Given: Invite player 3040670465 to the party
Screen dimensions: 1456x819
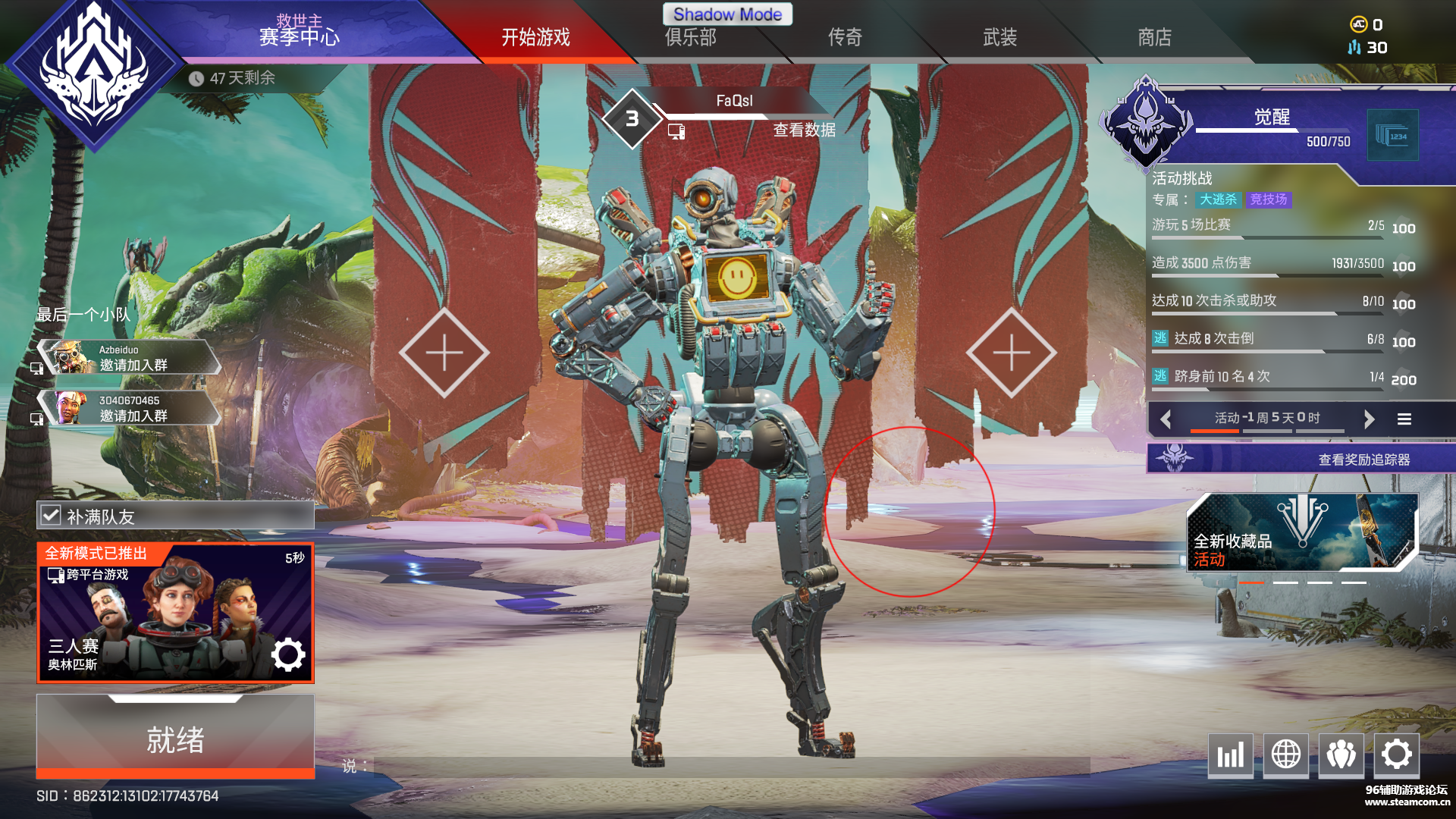Looking at the screenshot, I should (x=133, y=409).
